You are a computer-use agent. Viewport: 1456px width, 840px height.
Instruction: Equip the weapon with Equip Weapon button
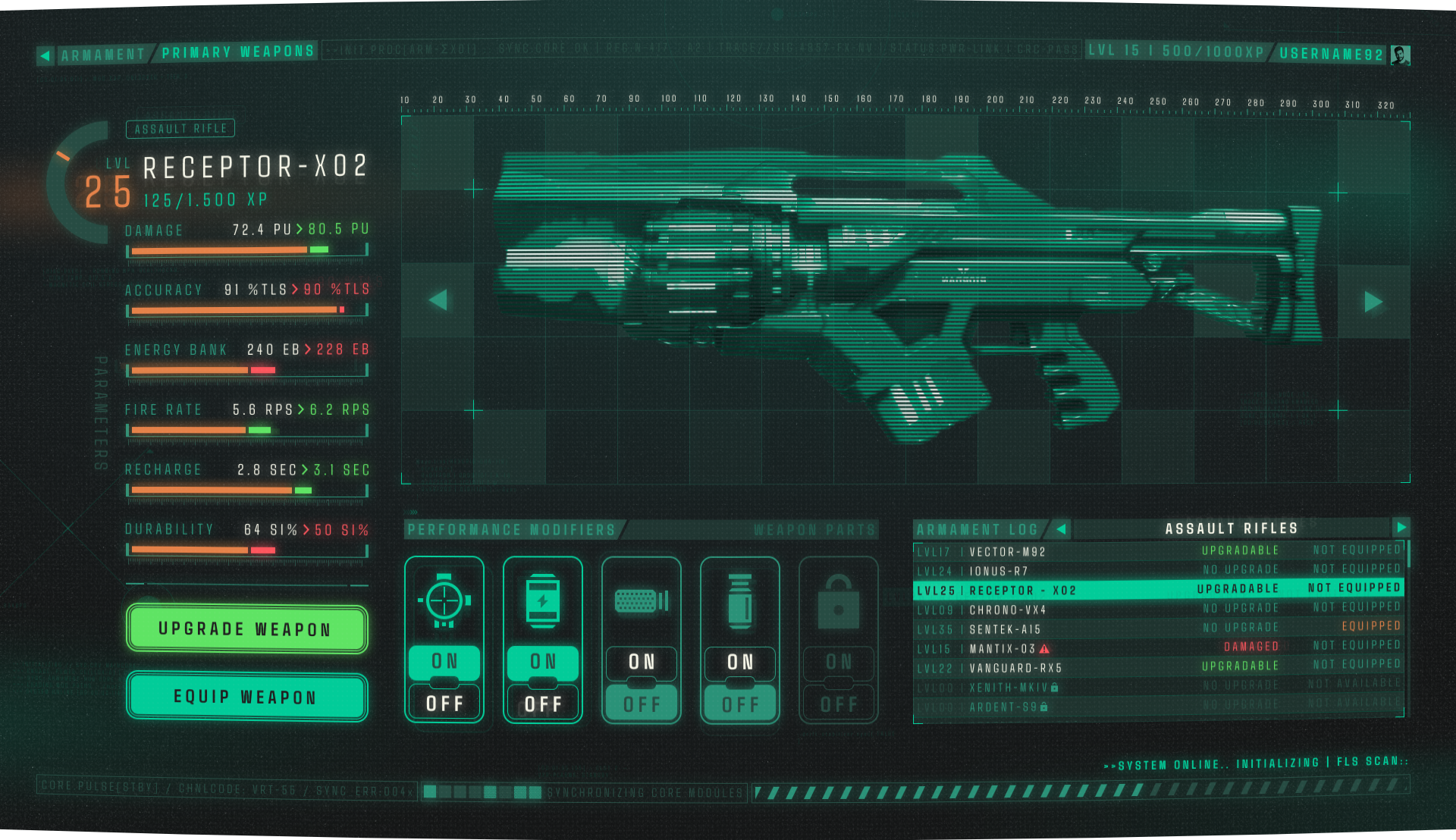[246, 697]
